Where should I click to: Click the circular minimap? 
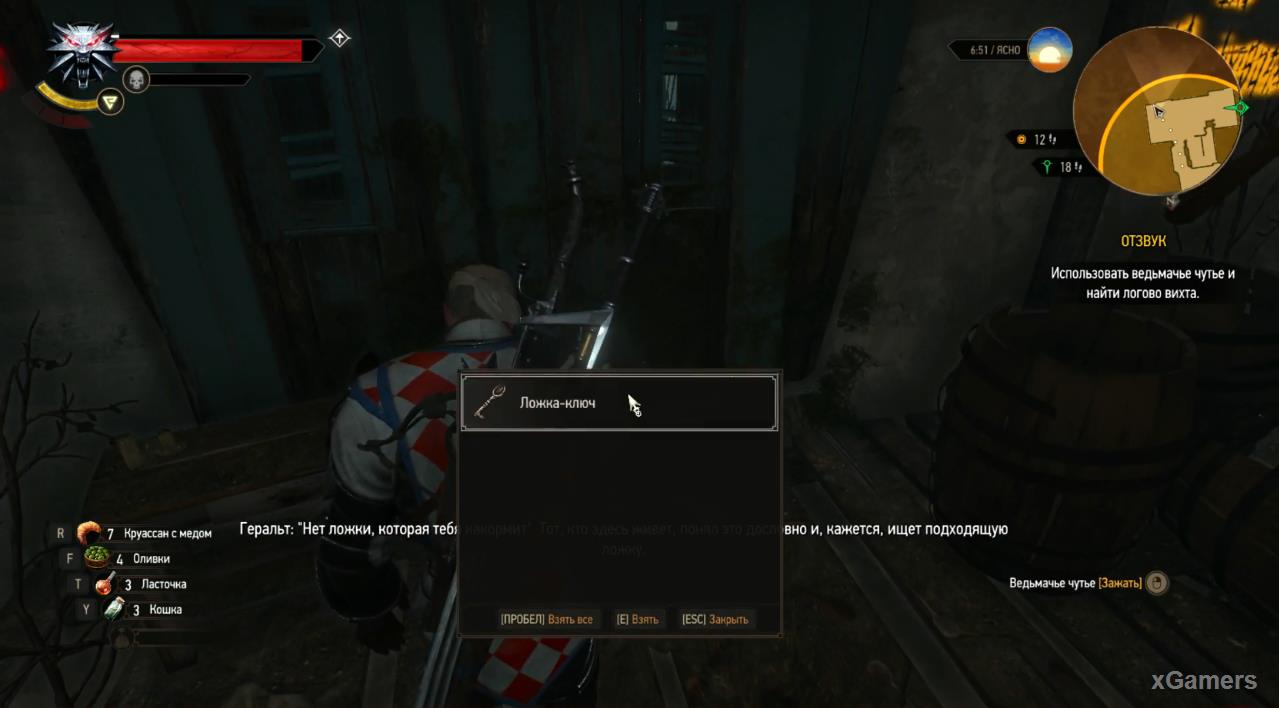(x=1156, y=112)
